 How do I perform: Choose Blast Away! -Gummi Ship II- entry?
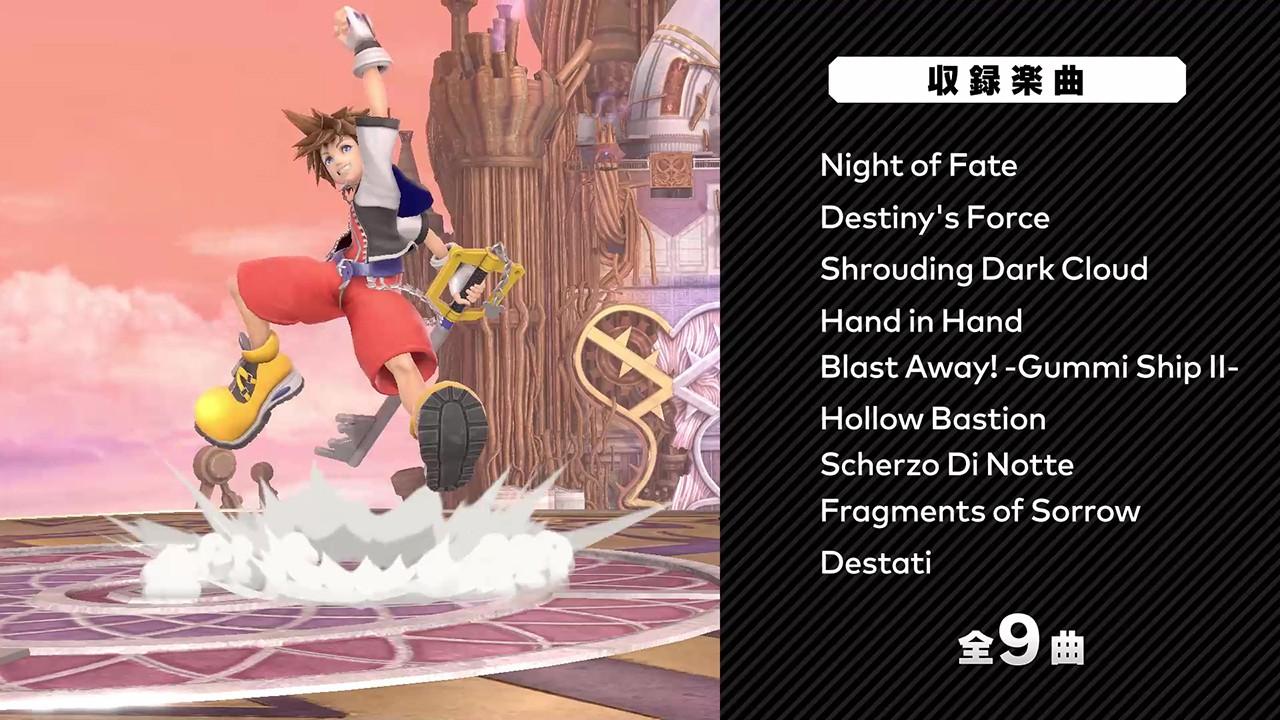point(1029,368)
